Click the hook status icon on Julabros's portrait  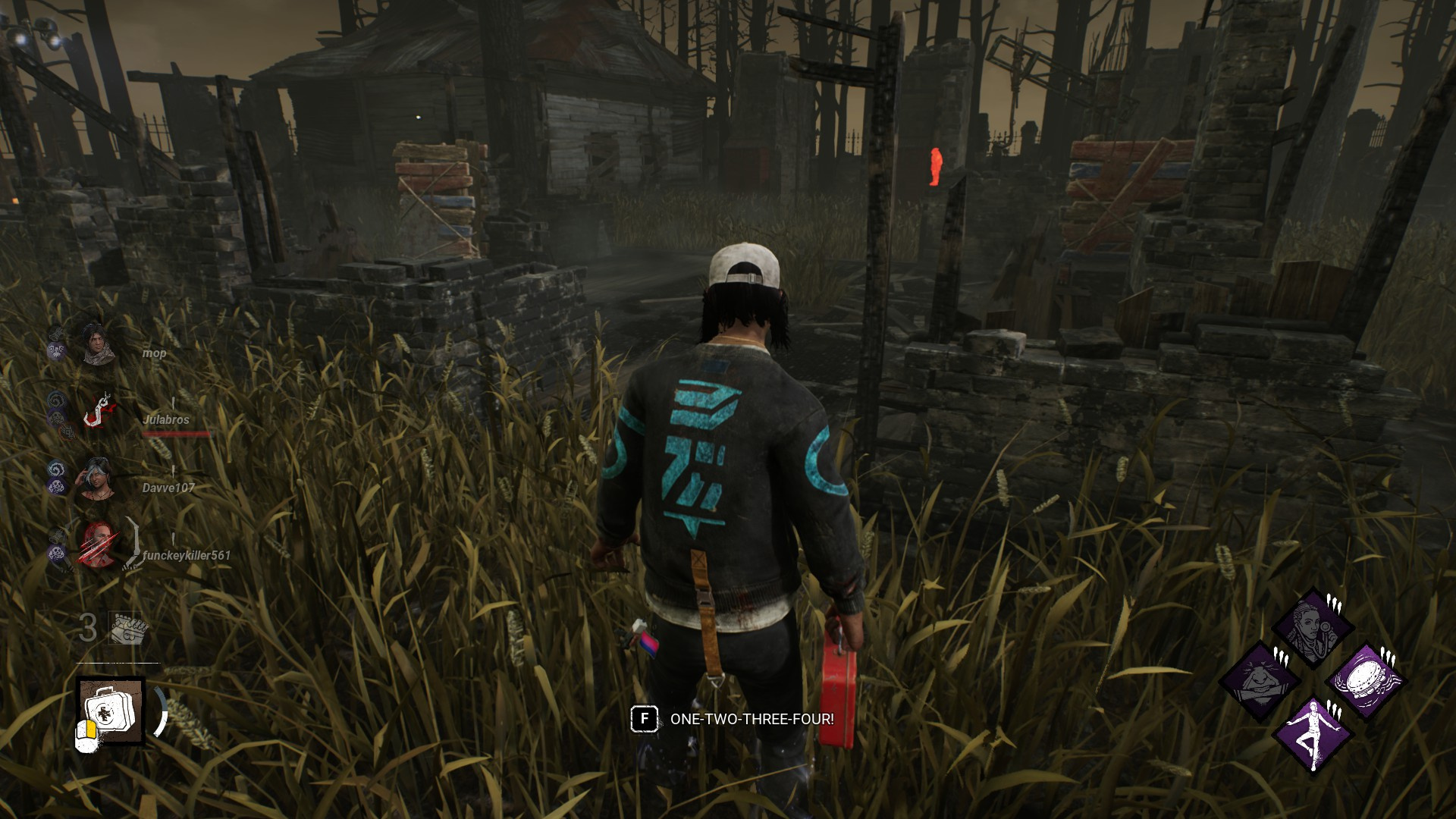pyautogui.click(x=97, y=409)
